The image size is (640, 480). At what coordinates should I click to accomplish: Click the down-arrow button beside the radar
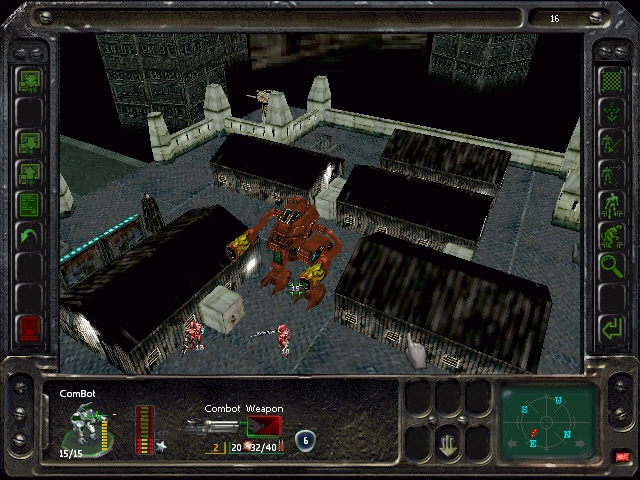point(450,439)
